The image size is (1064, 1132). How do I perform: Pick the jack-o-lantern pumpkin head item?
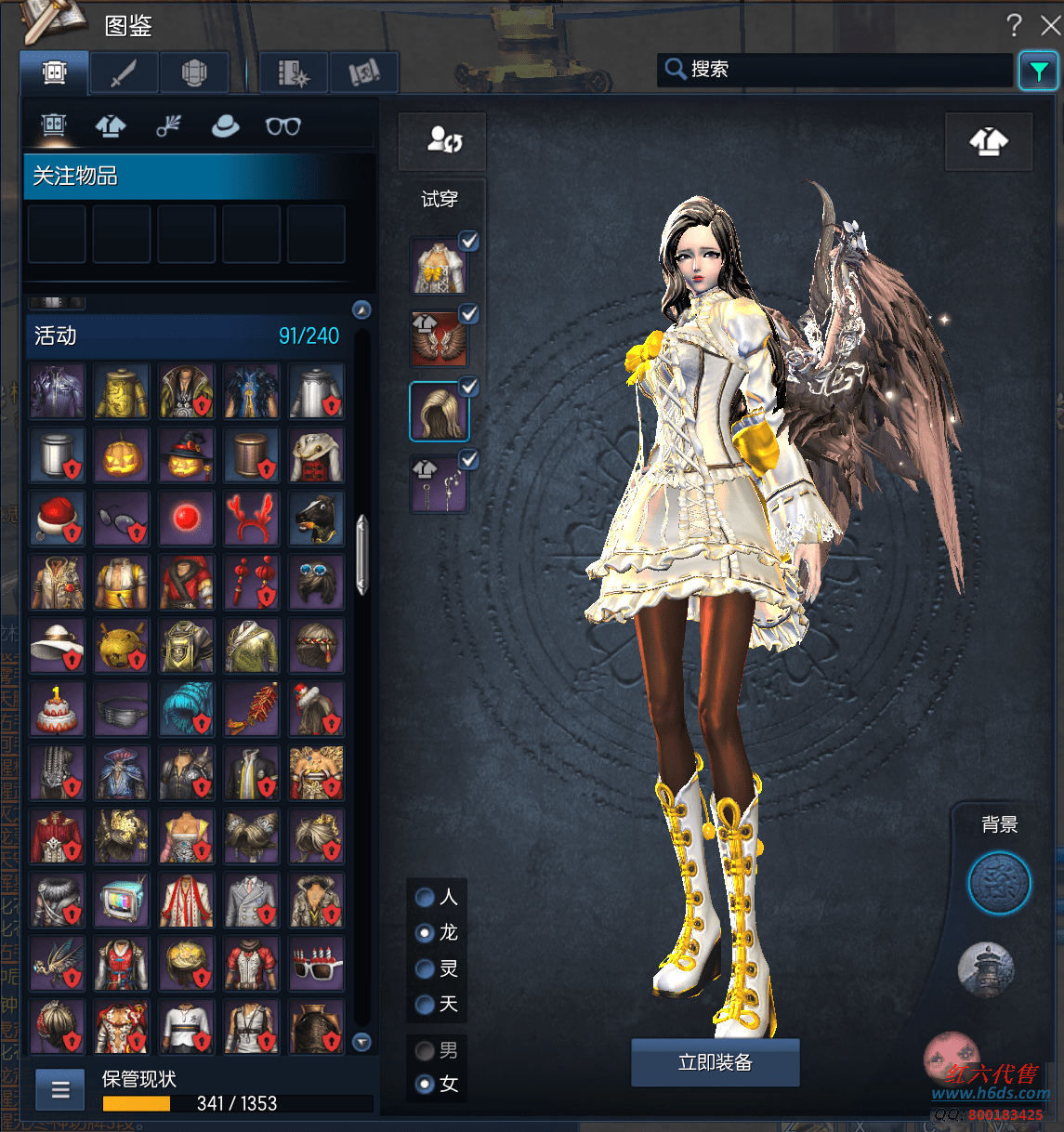tap(122, 455)
